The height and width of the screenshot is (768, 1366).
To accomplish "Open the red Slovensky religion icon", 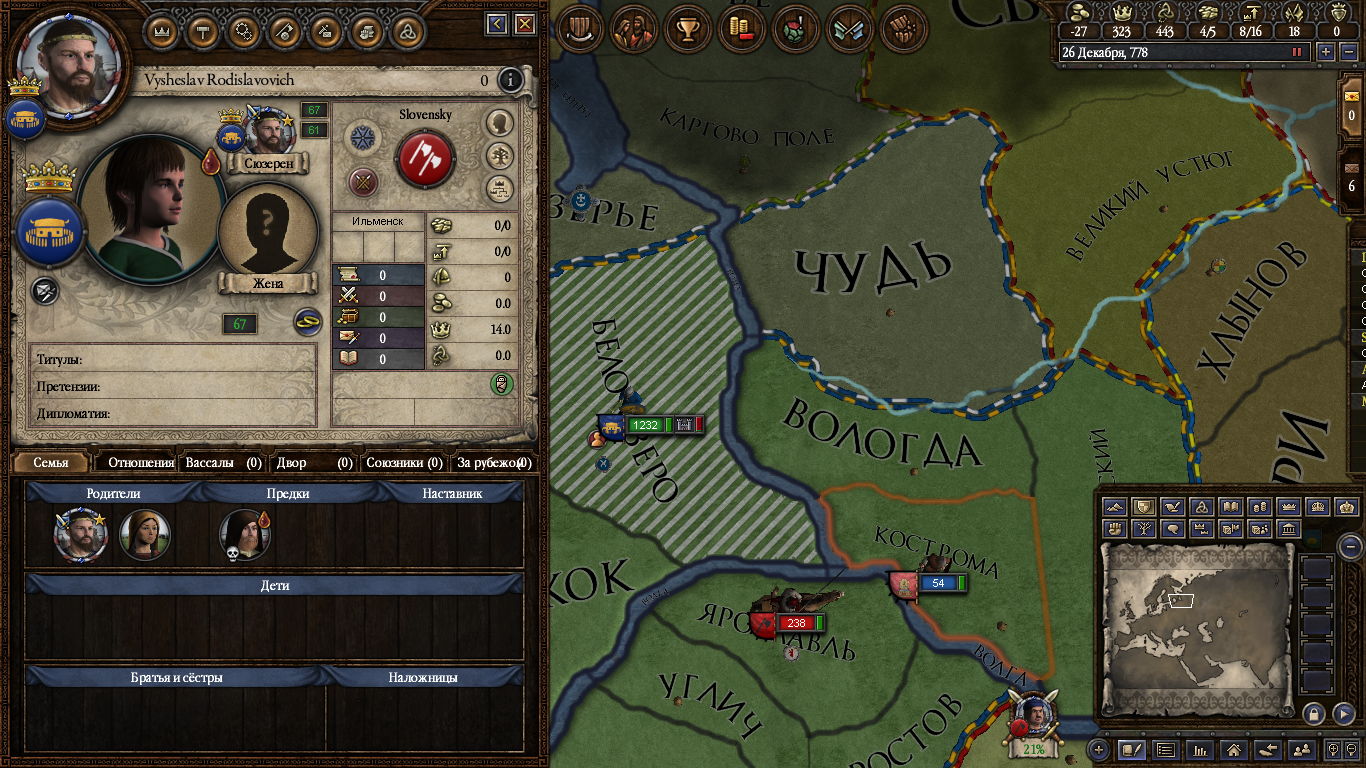I will [425, 158].
